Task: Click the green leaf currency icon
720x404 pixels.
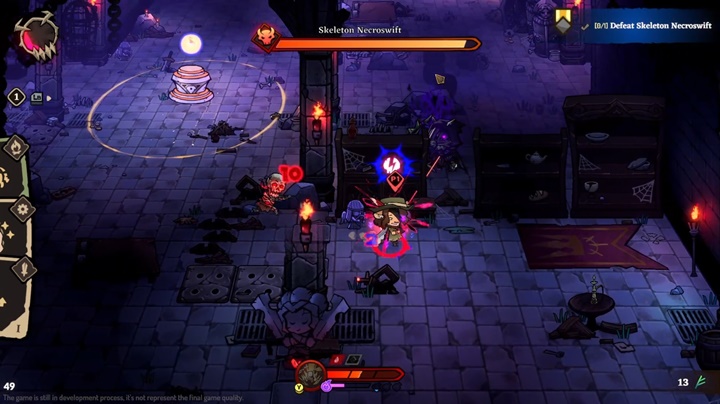Action: (702, 381)
